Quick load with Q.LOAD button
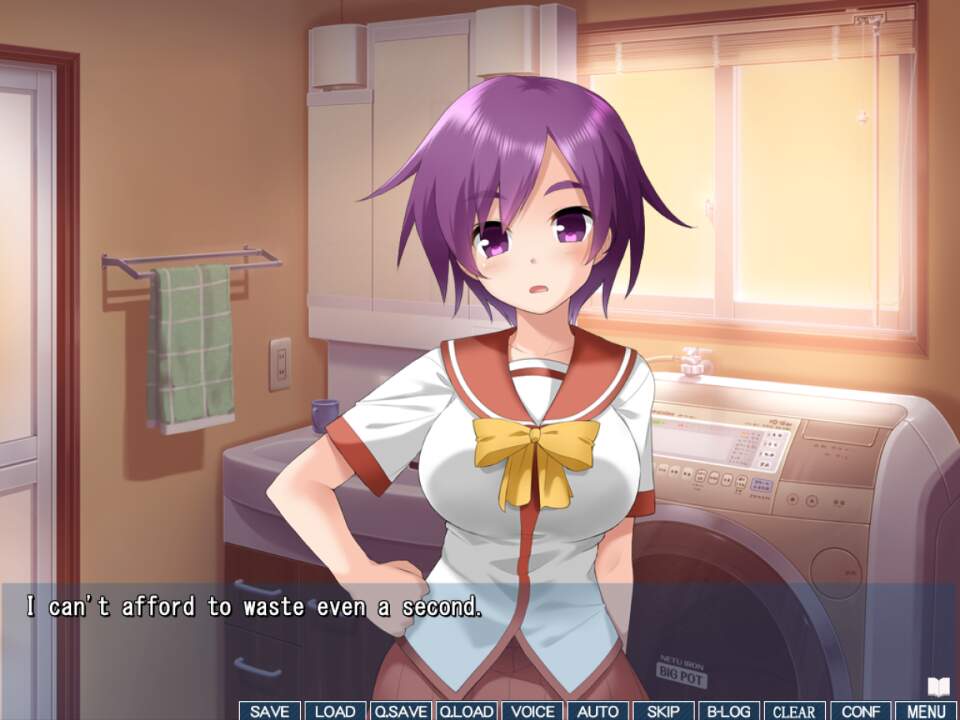Viewport: 960px width, 720px height. (466, 711)
